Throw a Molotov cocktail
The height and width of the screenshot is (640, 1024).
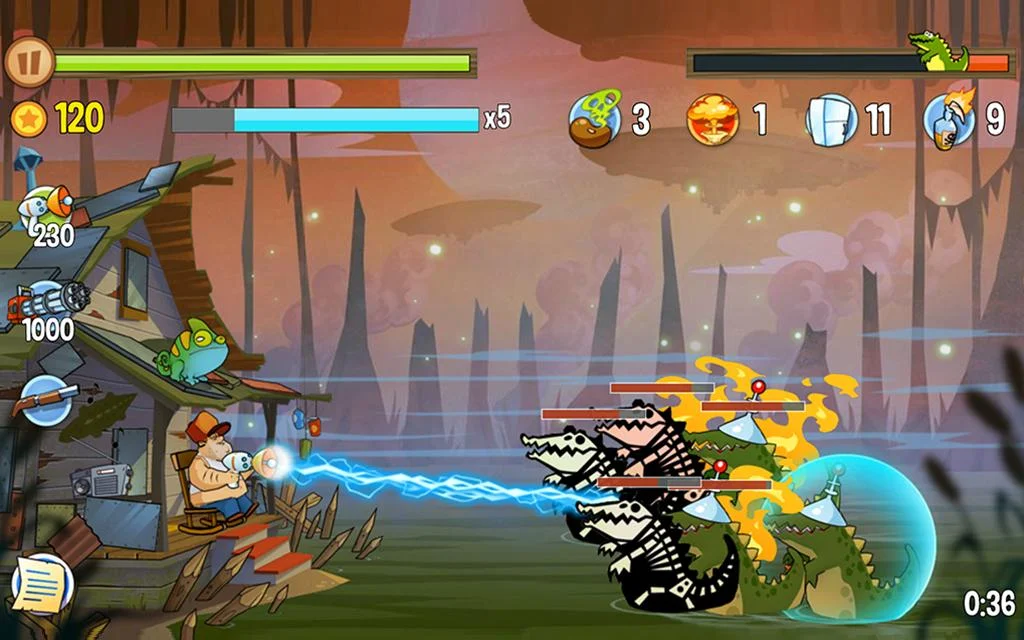coord(948,119)
